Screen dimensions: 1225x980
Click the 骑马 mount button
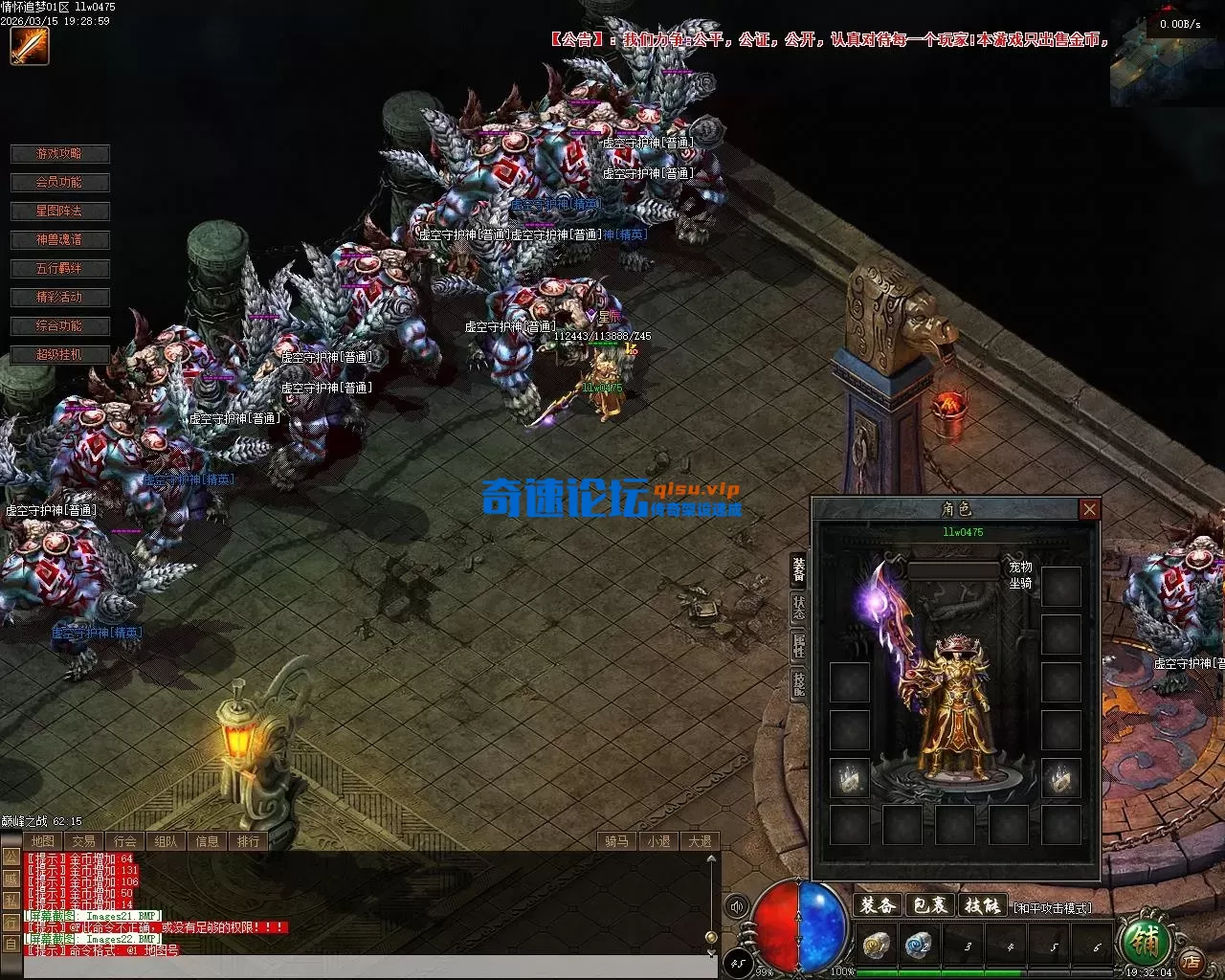[616, 841]
